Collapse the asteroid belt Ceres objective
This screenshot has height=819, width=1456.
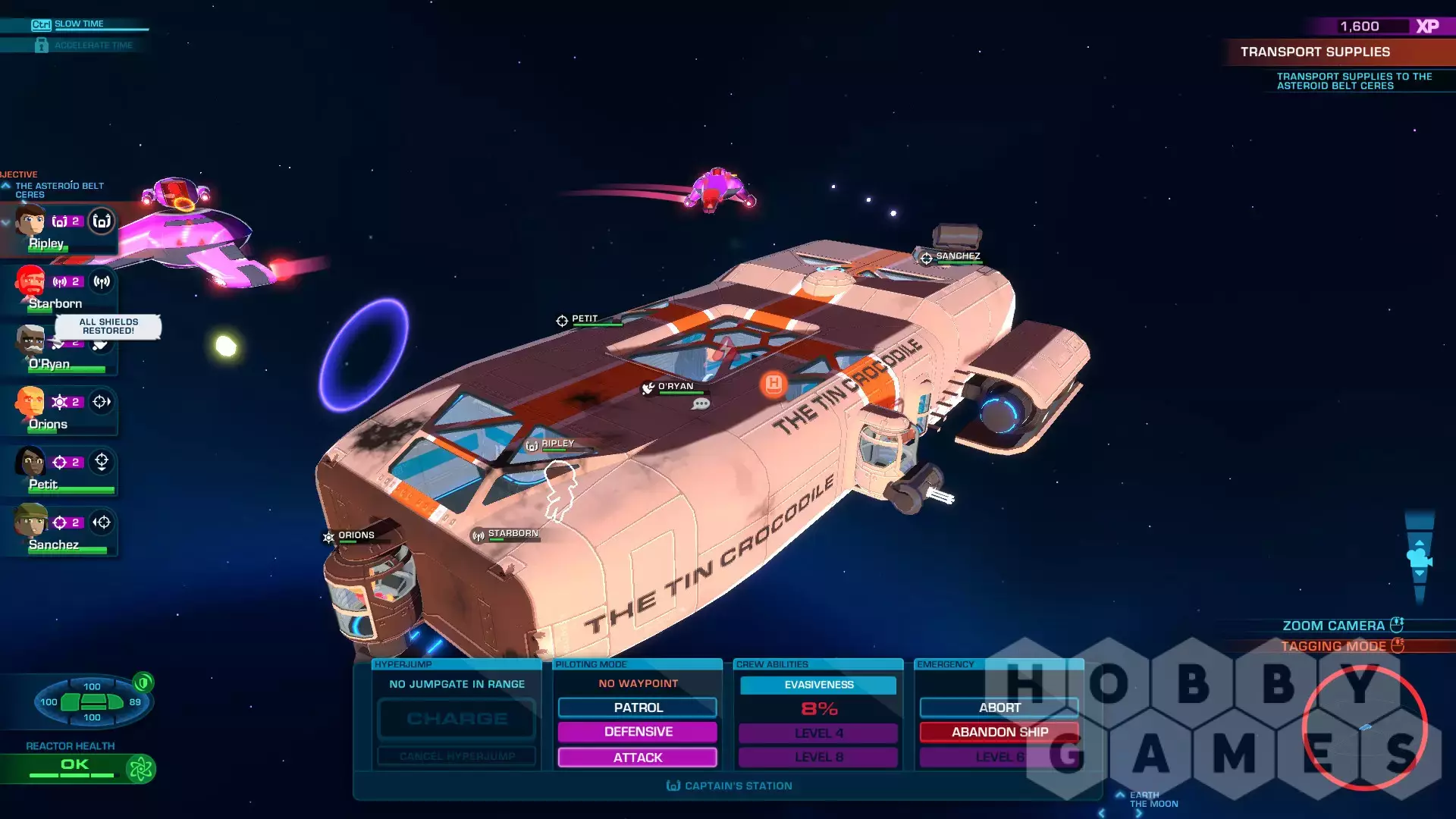(x=6, y=186)
